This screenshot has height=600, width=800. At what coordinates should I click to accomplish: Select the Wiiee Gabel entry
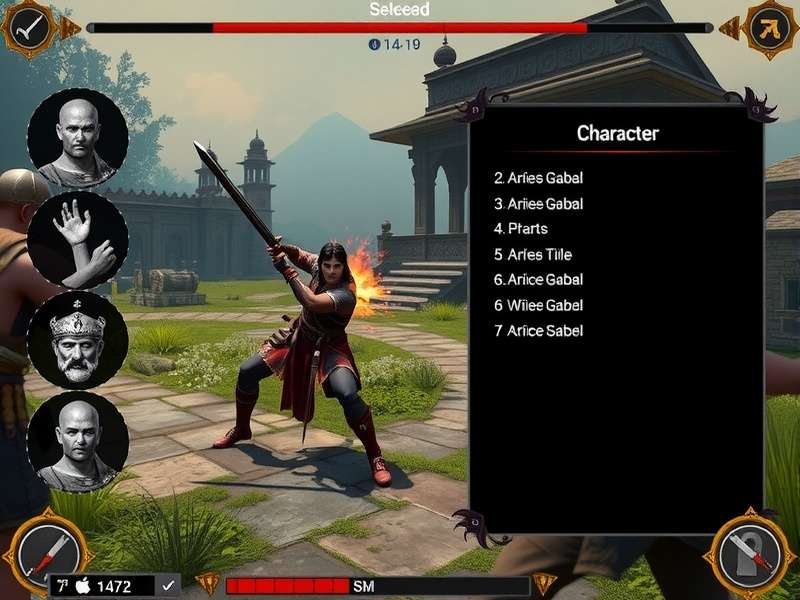[x=538, y=305]
